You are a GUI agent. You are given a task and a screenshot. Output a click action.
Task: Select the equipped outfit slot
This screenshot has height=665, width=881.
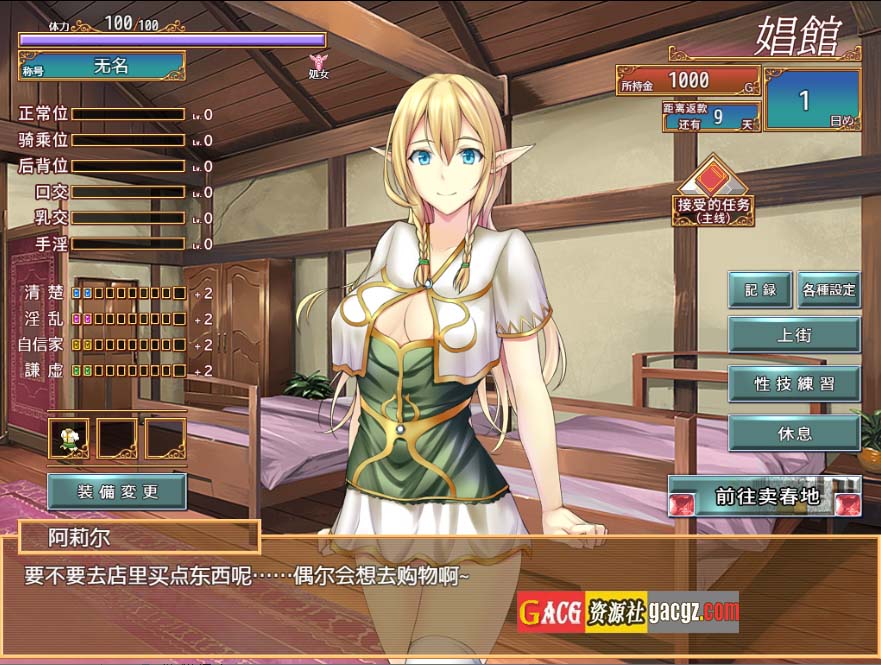pyautogui.click(x=68, y=438)
